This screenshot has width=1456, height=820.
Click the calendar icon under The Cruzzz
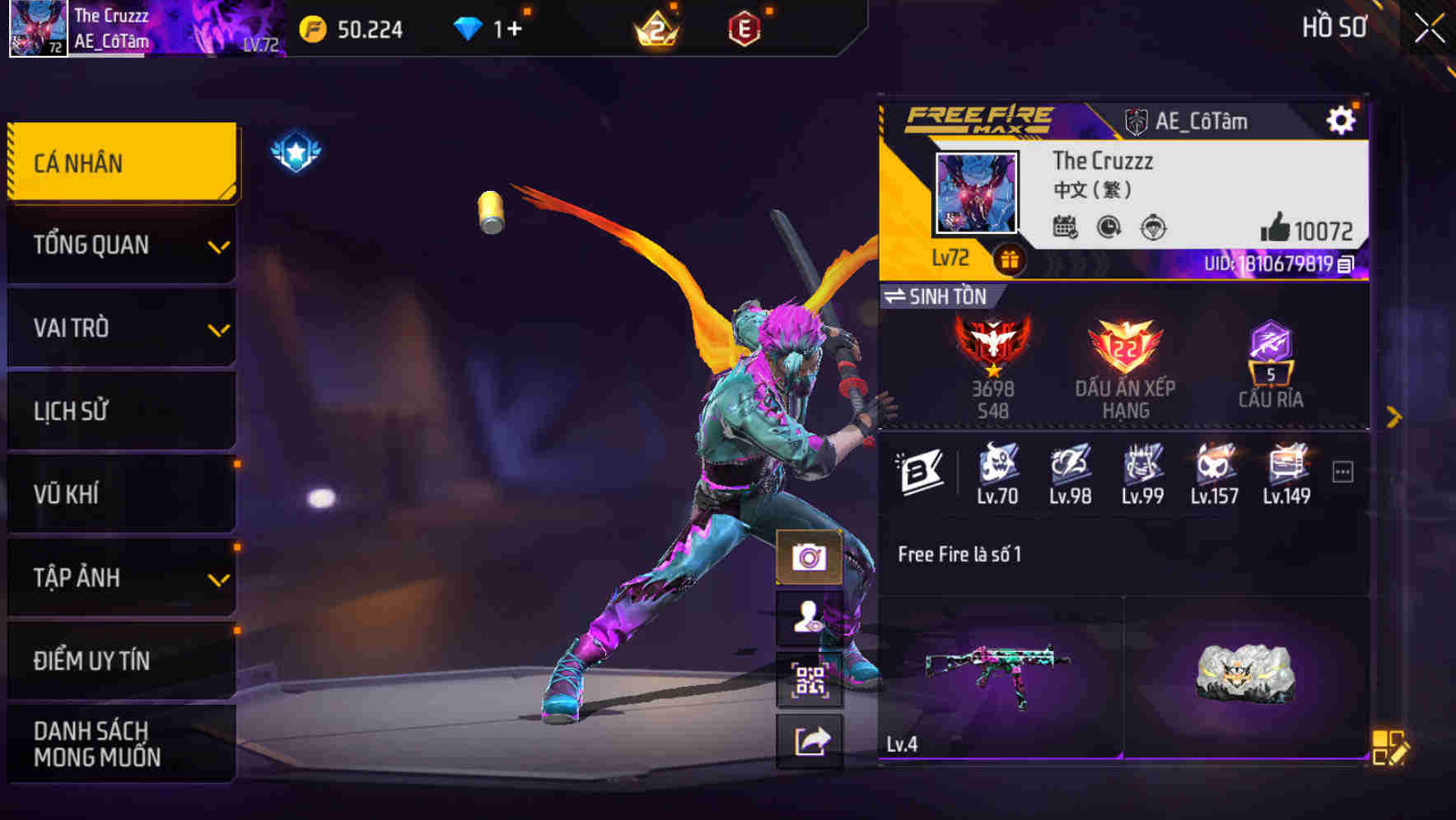1066,228
